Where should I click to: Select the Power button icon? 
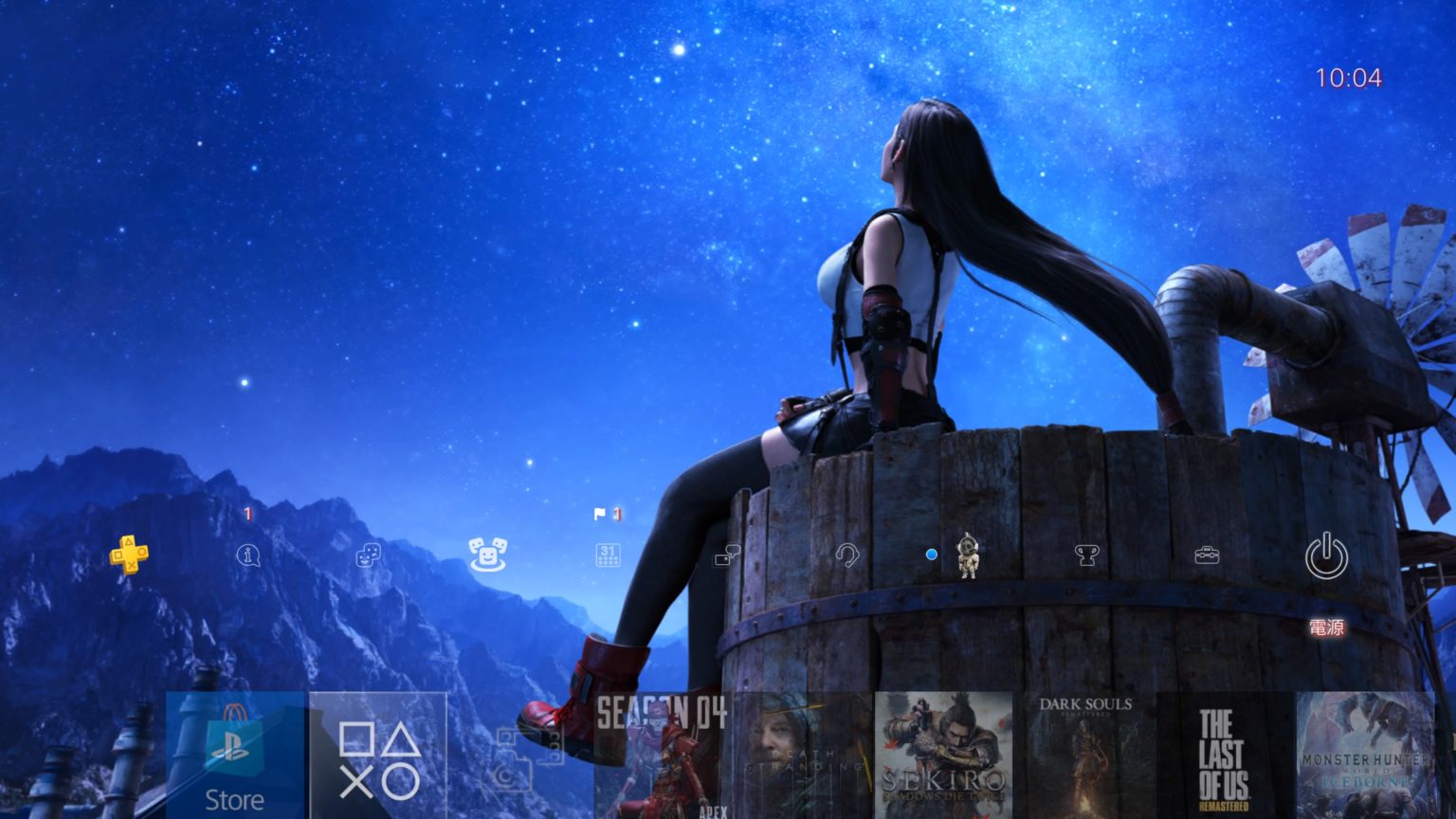pyautogui.click(x=1326, y=556)
